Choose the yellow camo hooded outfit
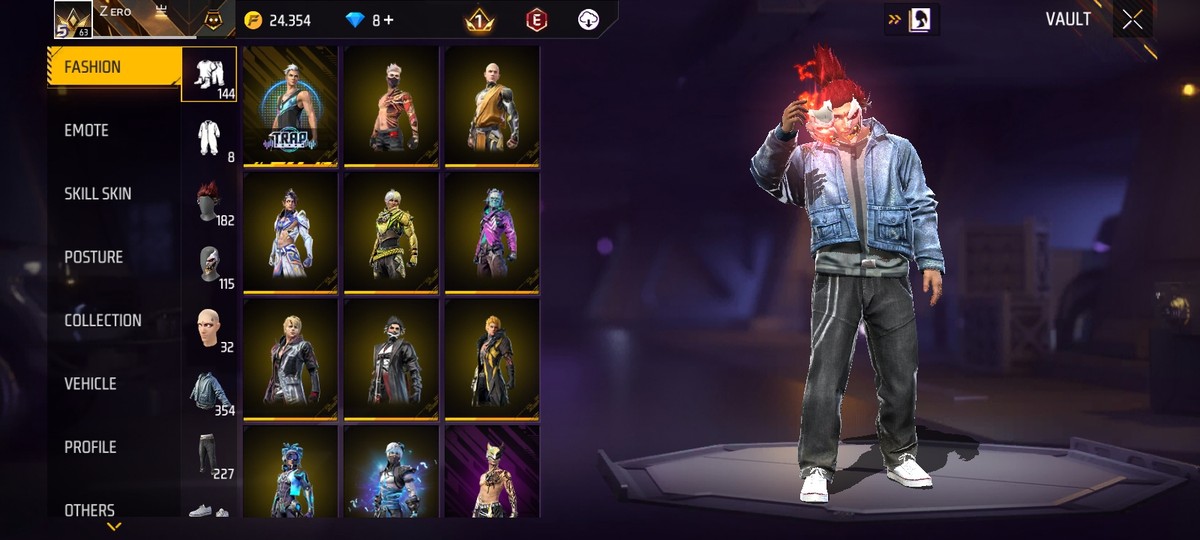1200x540 pixels. pos(391,231)
